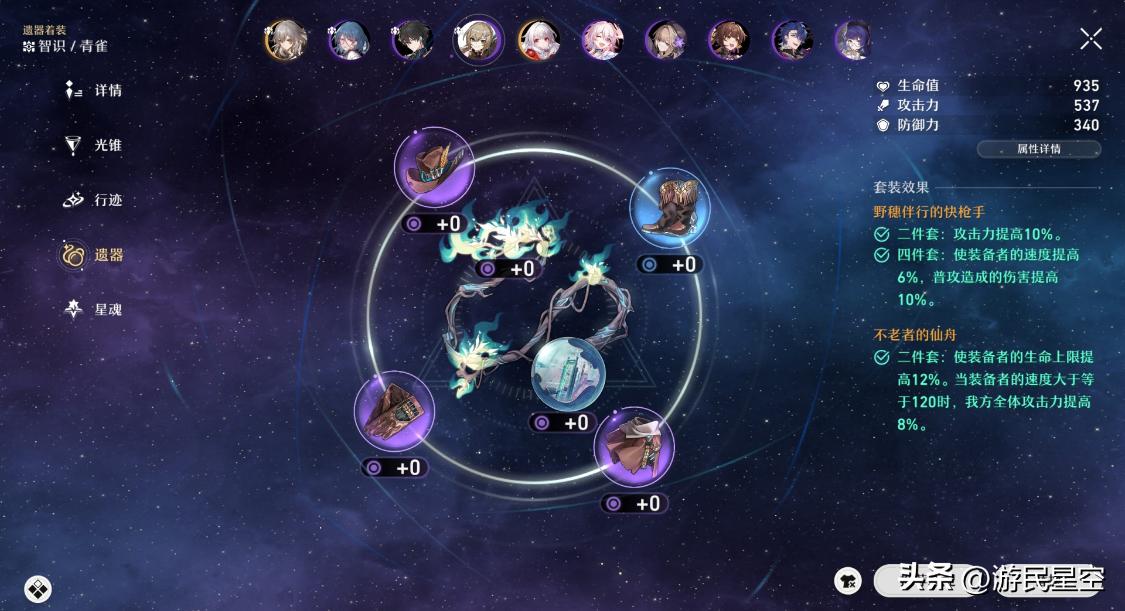Screen dimensions: 1125x611
Task: Switch to pink-haired March 7th portrait
Action: [x=603, y=40]
